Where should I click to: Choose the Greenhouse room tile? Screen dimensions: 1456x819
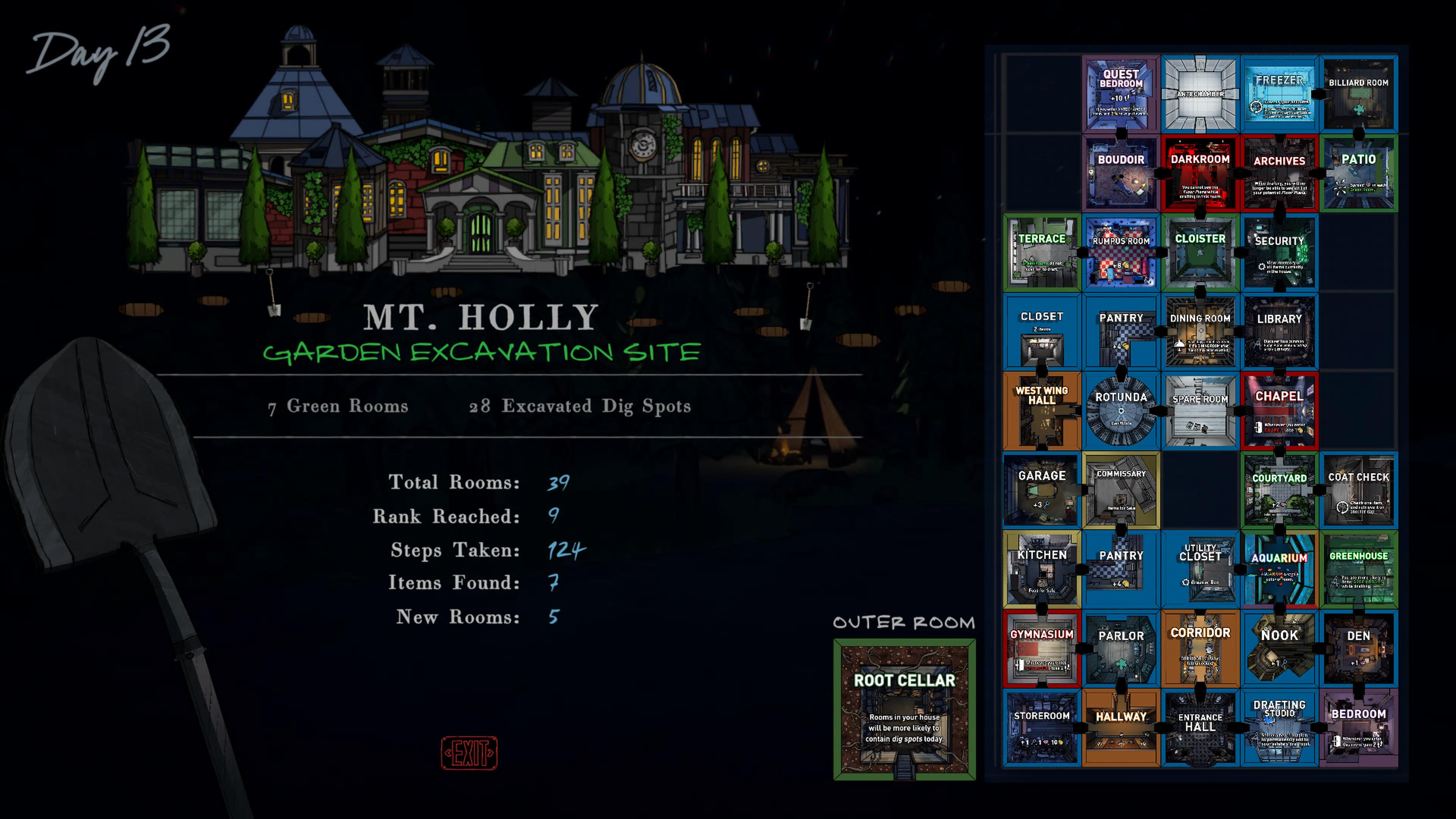(x=1358, y=570)
